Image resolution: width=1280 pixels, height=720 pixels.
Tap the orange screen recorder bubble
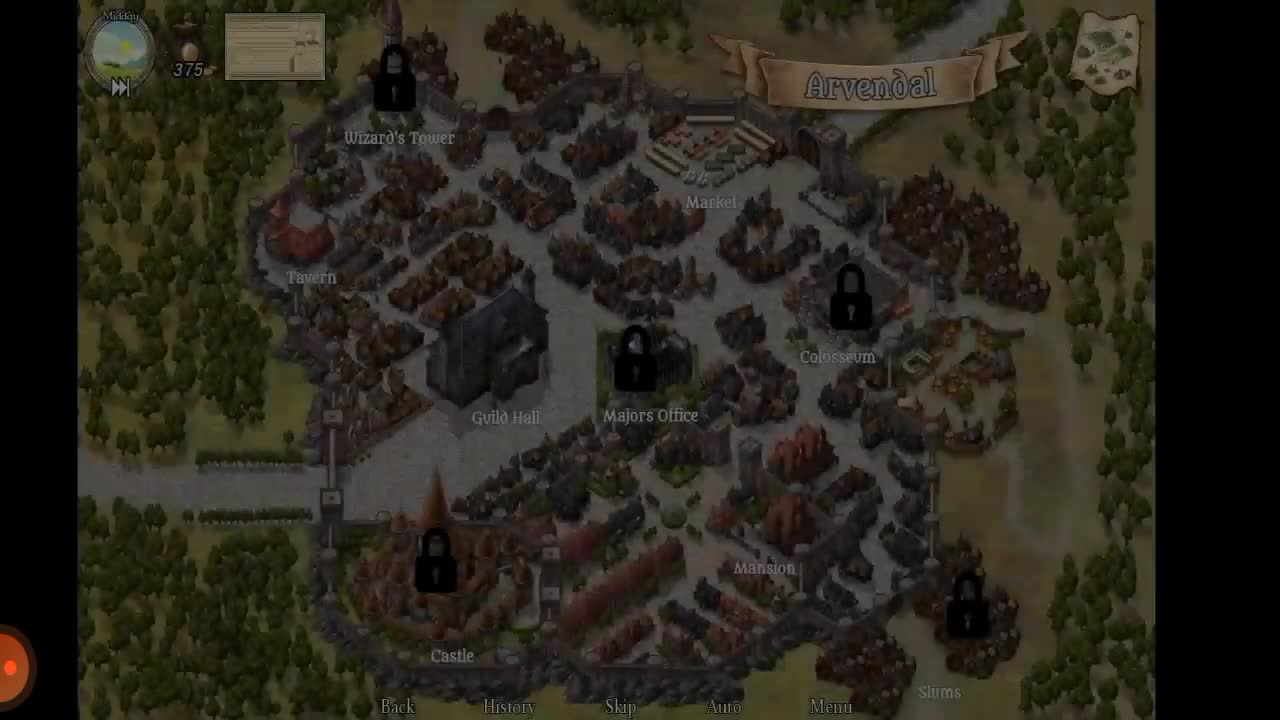(12, 667)
